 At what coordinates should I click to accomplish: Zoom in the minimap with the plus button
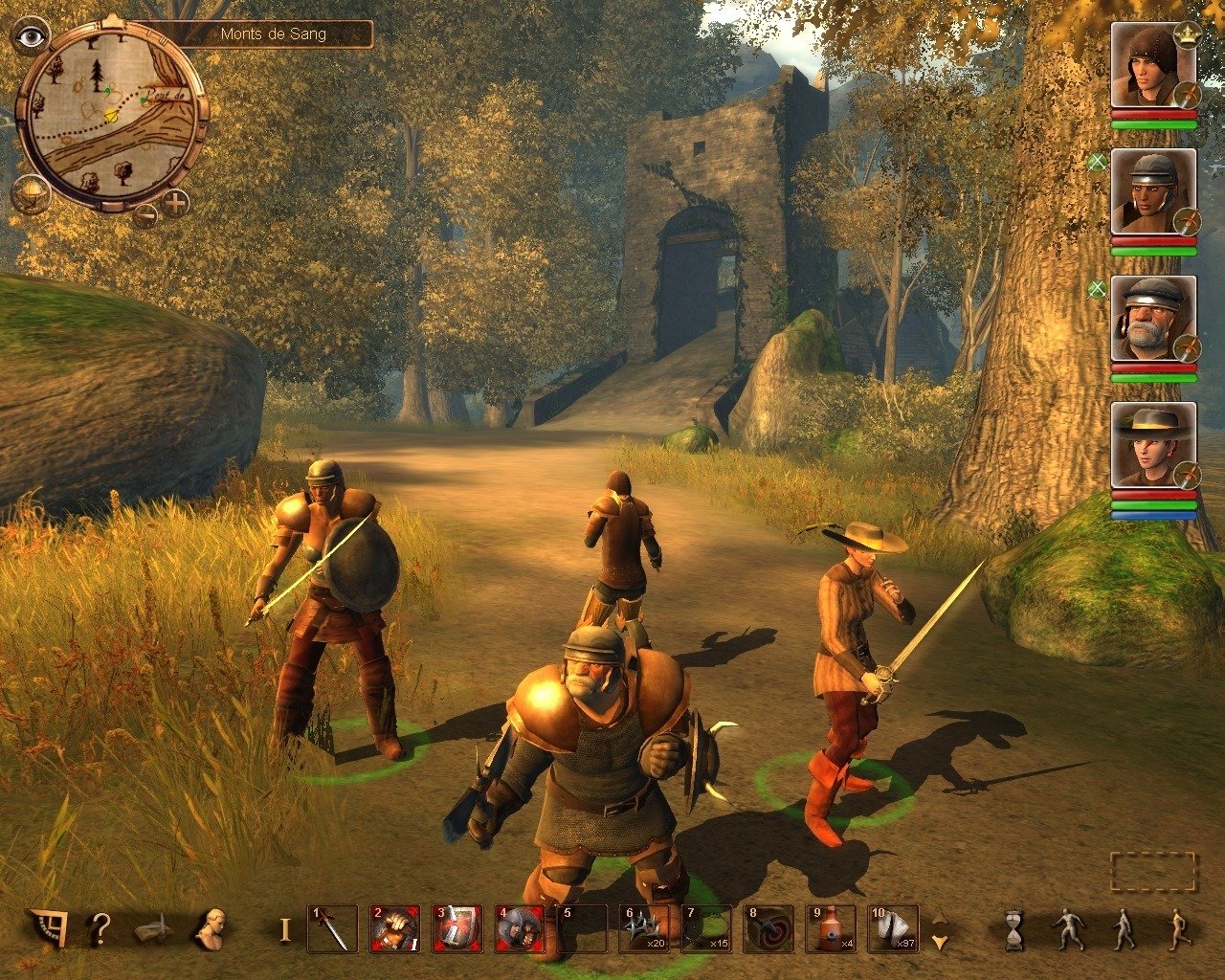tap(176, 203)
